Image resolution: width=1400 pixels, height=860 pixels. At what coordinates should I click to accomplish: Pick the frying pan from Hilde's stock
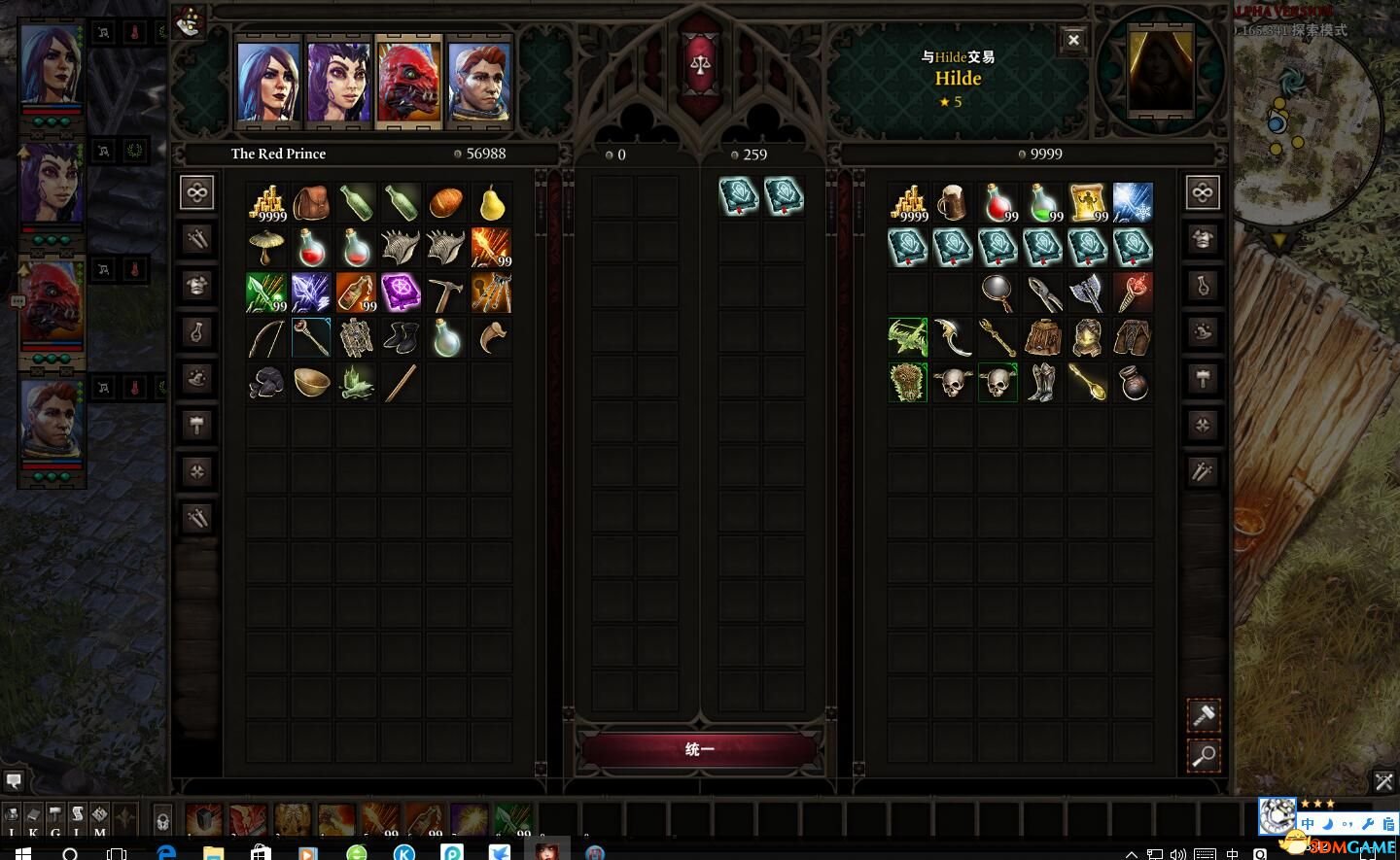click(x=997, y=292)
